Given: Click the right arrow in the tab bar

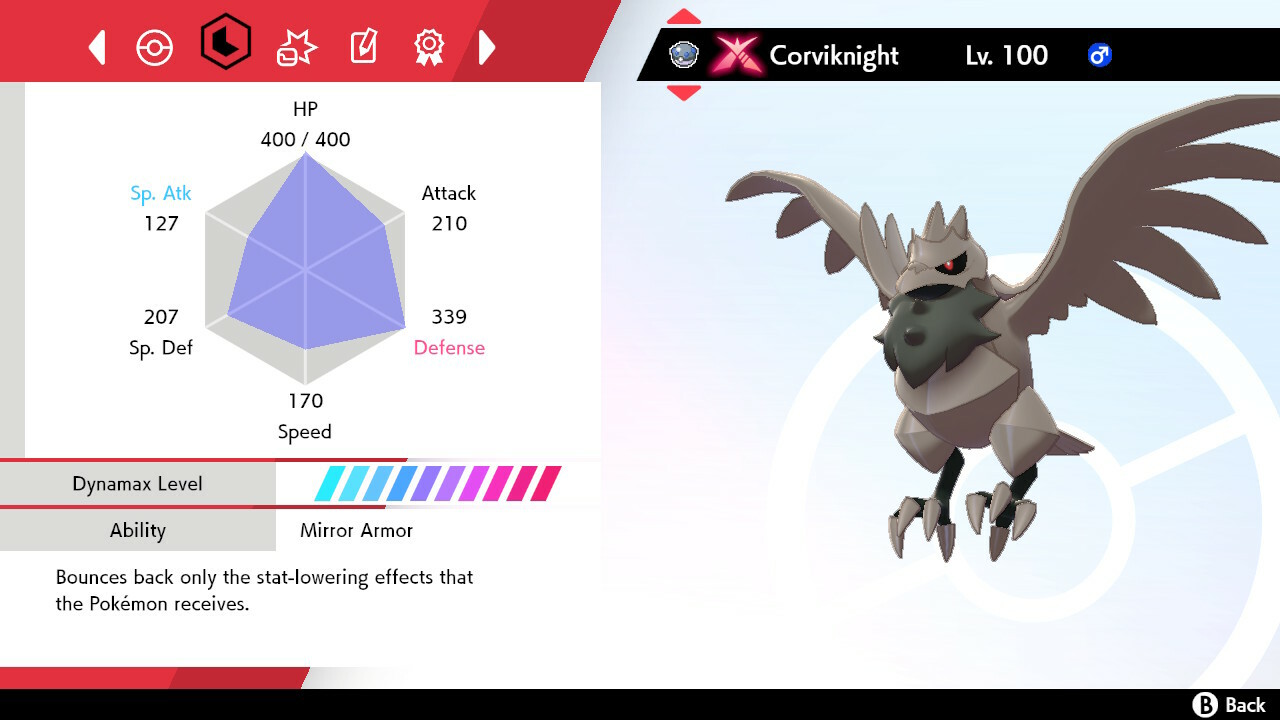Looking at the screenshot, I should pyautogui.click(x=487, y=47).
